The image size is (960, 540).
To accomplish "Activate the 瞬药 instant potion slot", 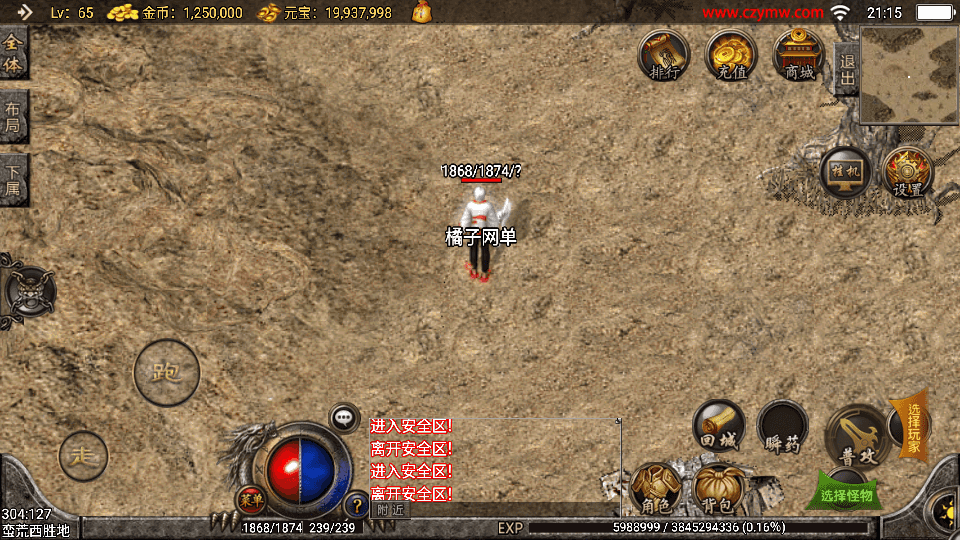I will (x=782, y=428).
